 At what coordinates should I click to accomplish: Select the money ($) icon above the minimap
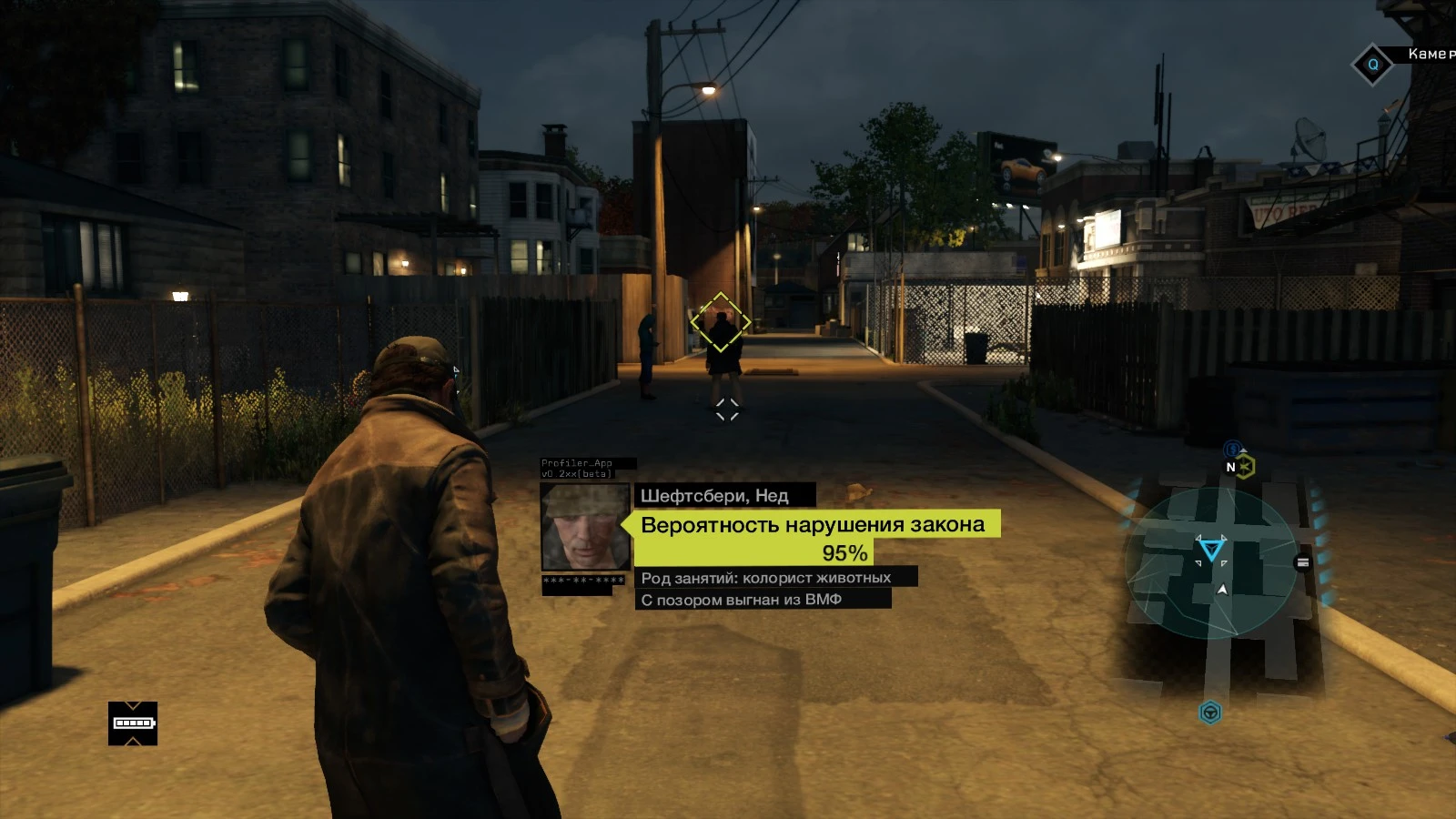[1234, 447]
